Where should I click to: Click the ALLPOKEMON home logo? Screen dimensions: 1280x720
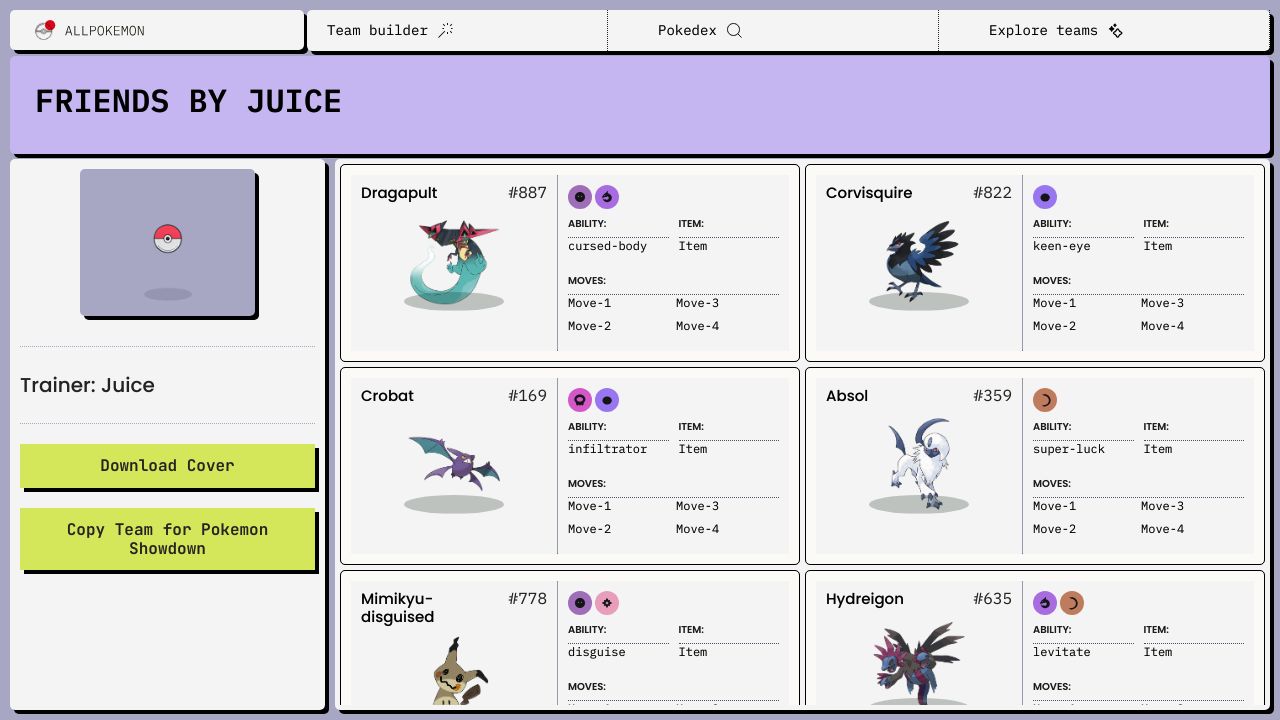tap(90, 31)
